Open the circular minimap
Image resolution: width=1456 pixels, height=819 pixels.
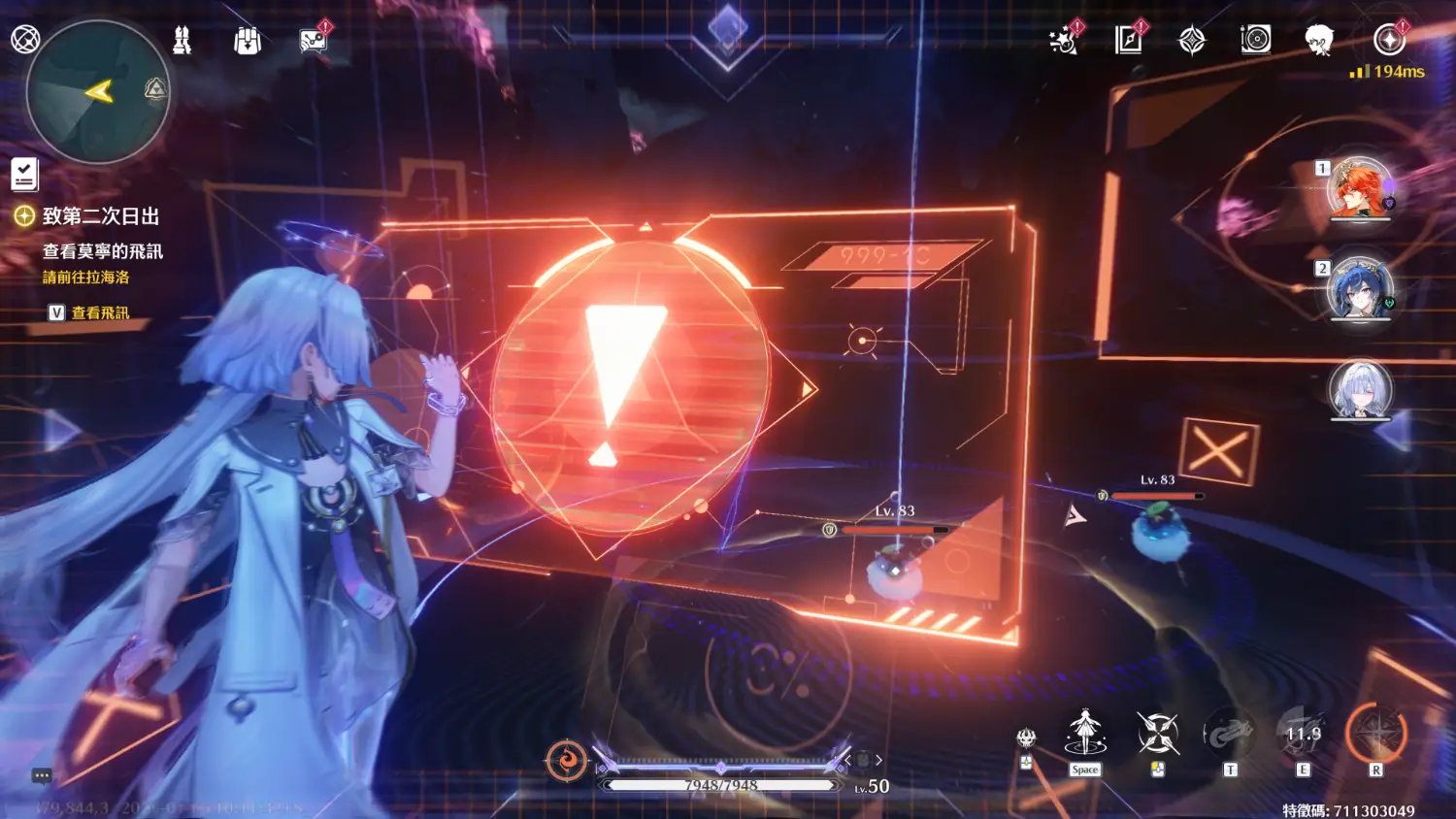(98, 92)
